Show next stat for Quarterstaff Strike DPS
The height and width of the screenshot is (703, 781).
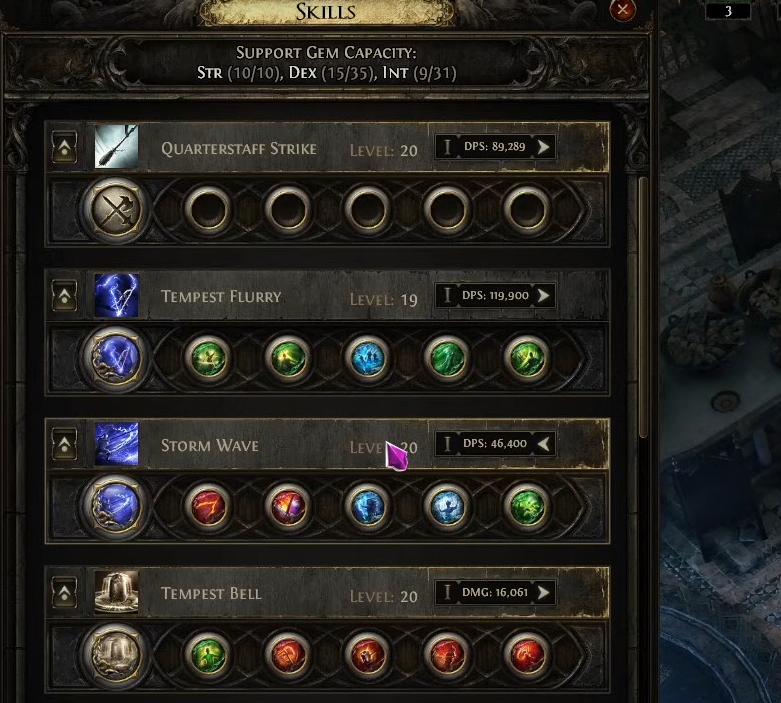[x=543, y=148]
